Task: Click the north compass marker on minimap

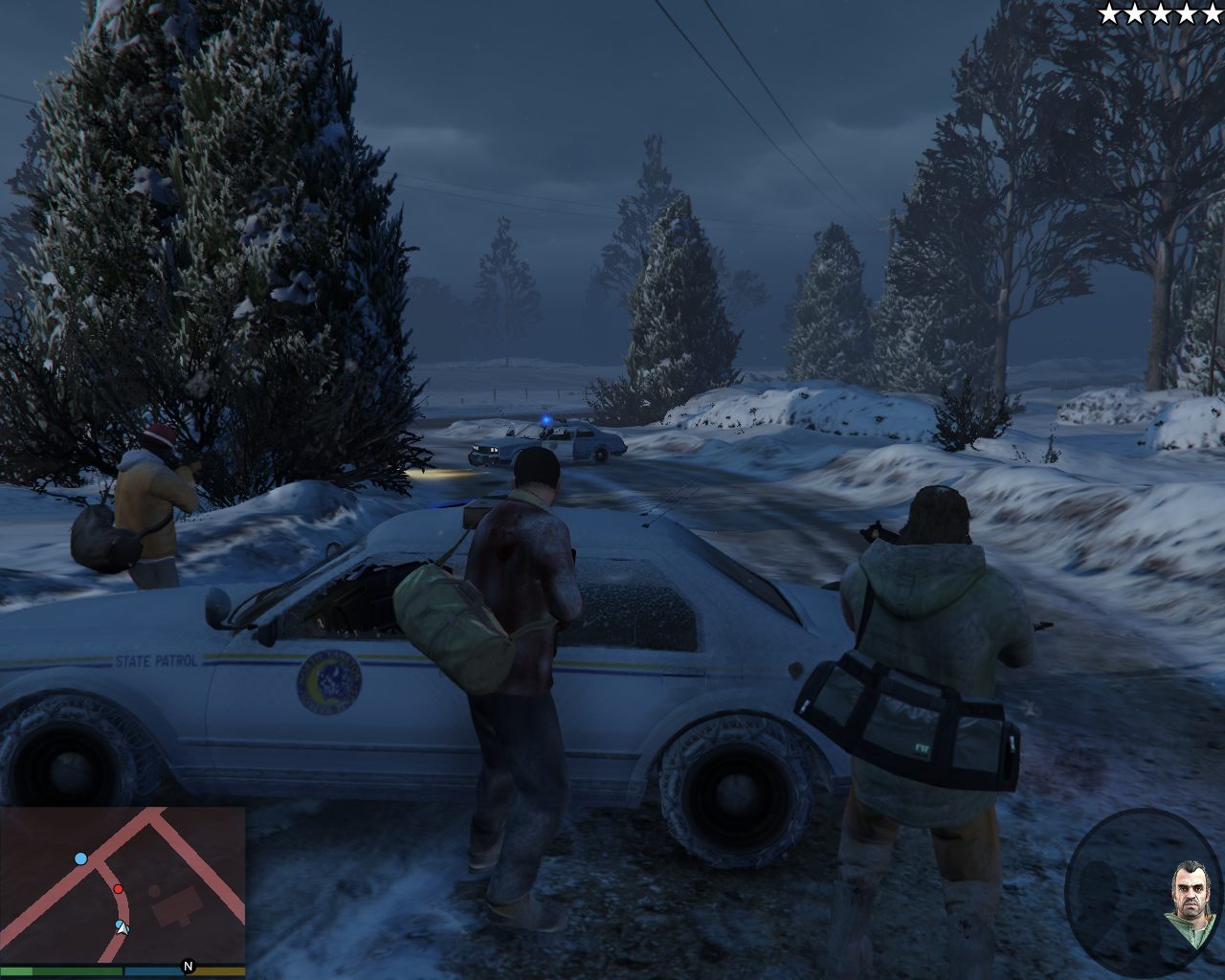Action: [x=189, y=967]
